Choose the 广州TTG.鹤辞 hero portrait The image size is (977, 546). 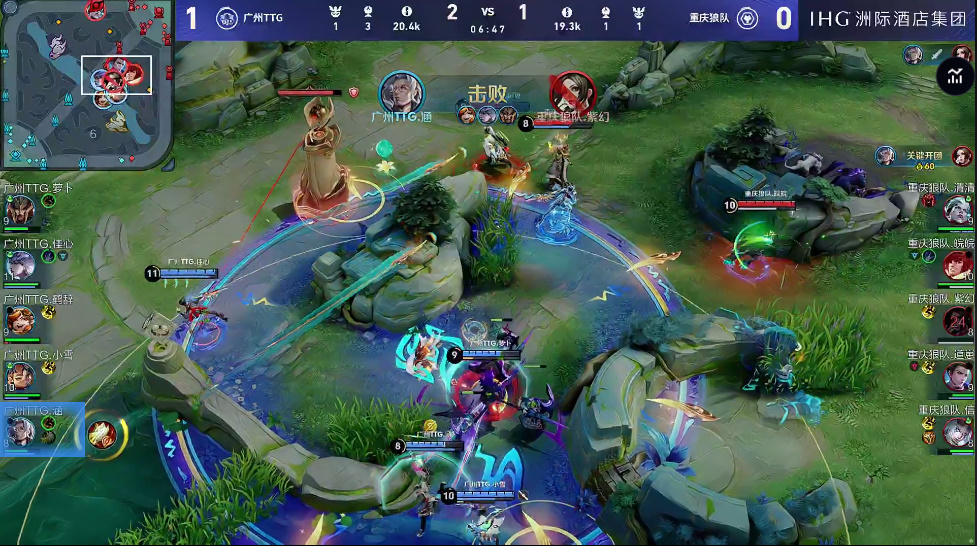point(22,320)
